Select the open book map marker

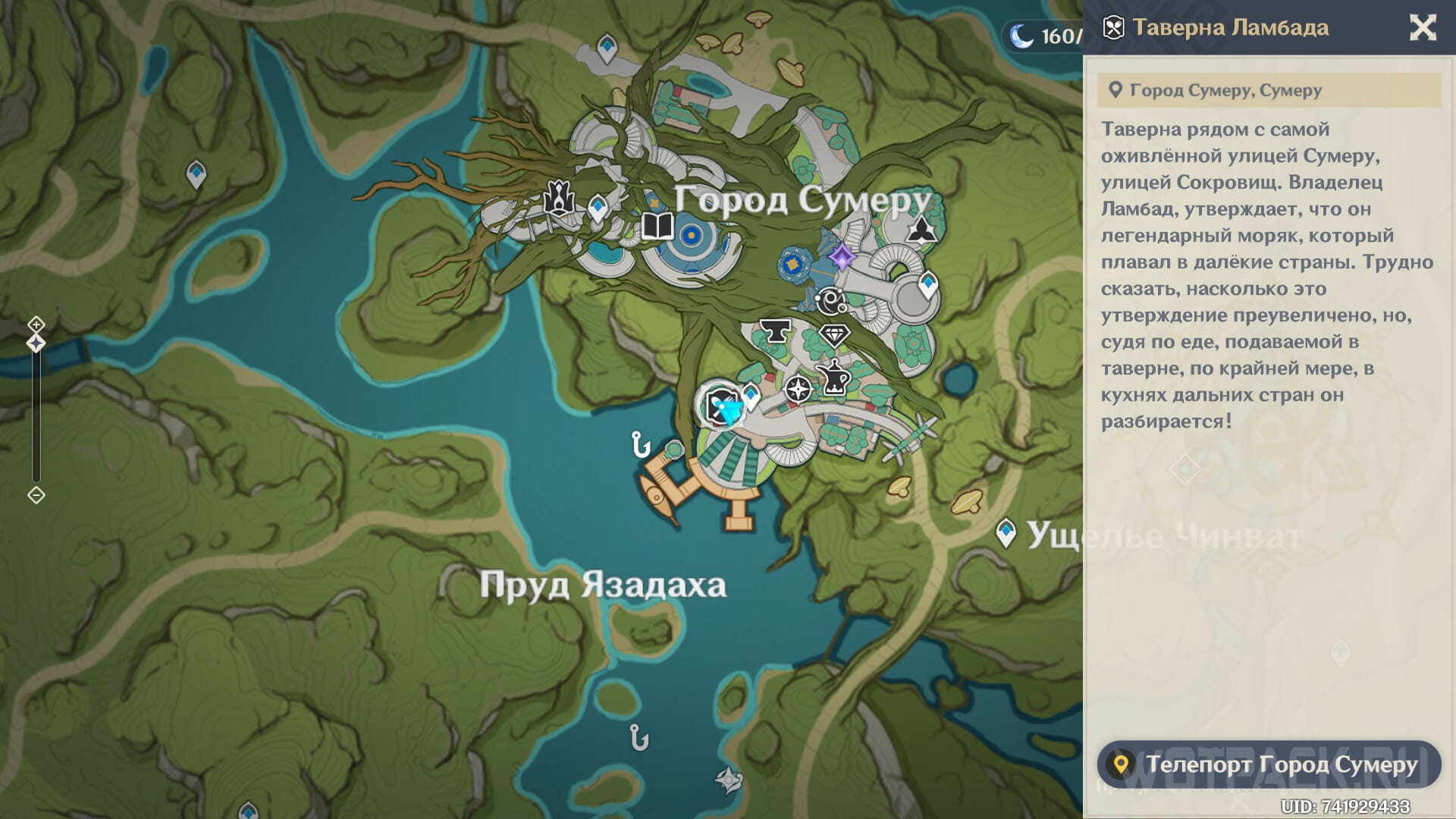(657, 226)
